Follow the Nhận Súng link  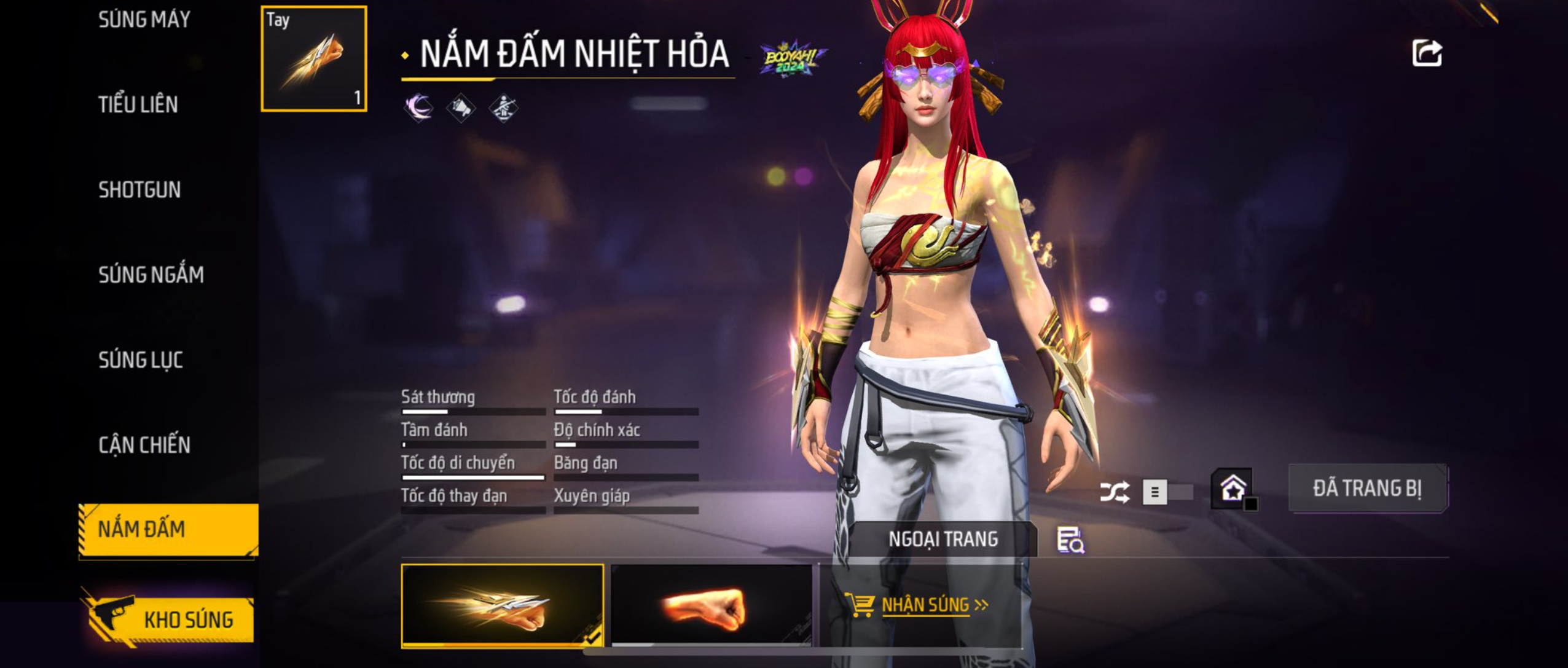coord(926,605)
